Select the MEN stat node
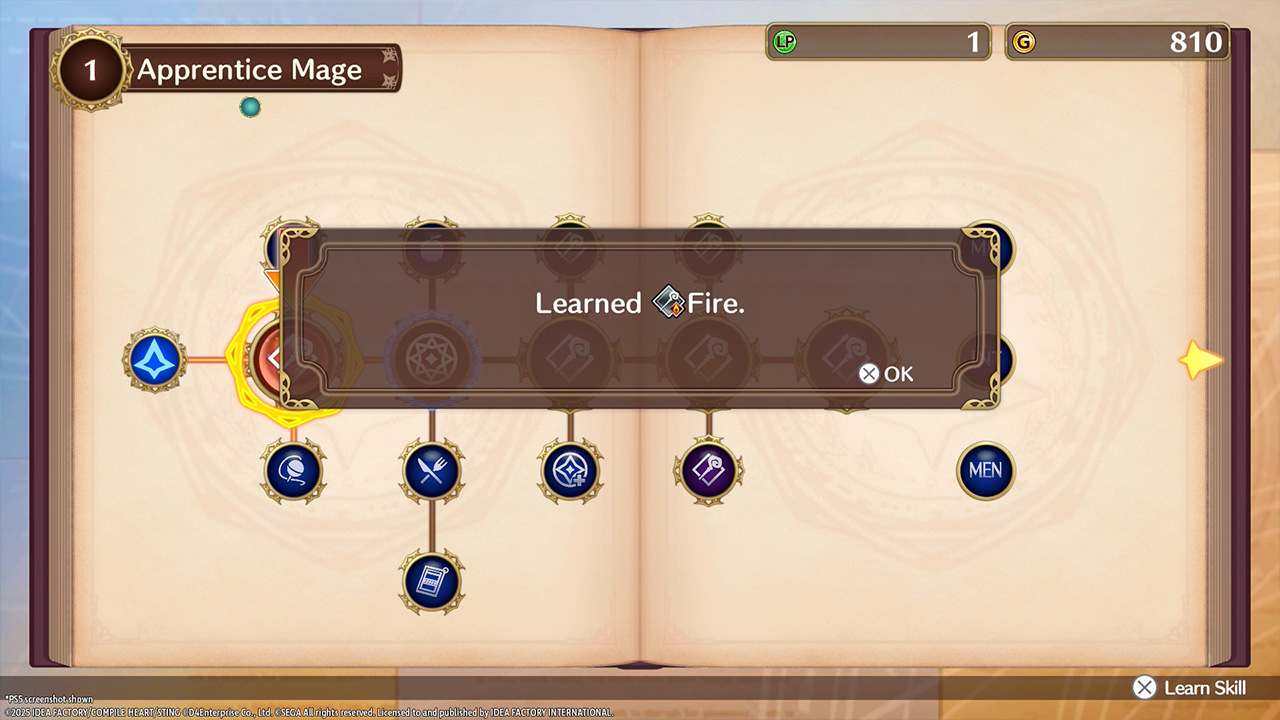Screen dimensions: 1280x720 click(x=985, y=471)
